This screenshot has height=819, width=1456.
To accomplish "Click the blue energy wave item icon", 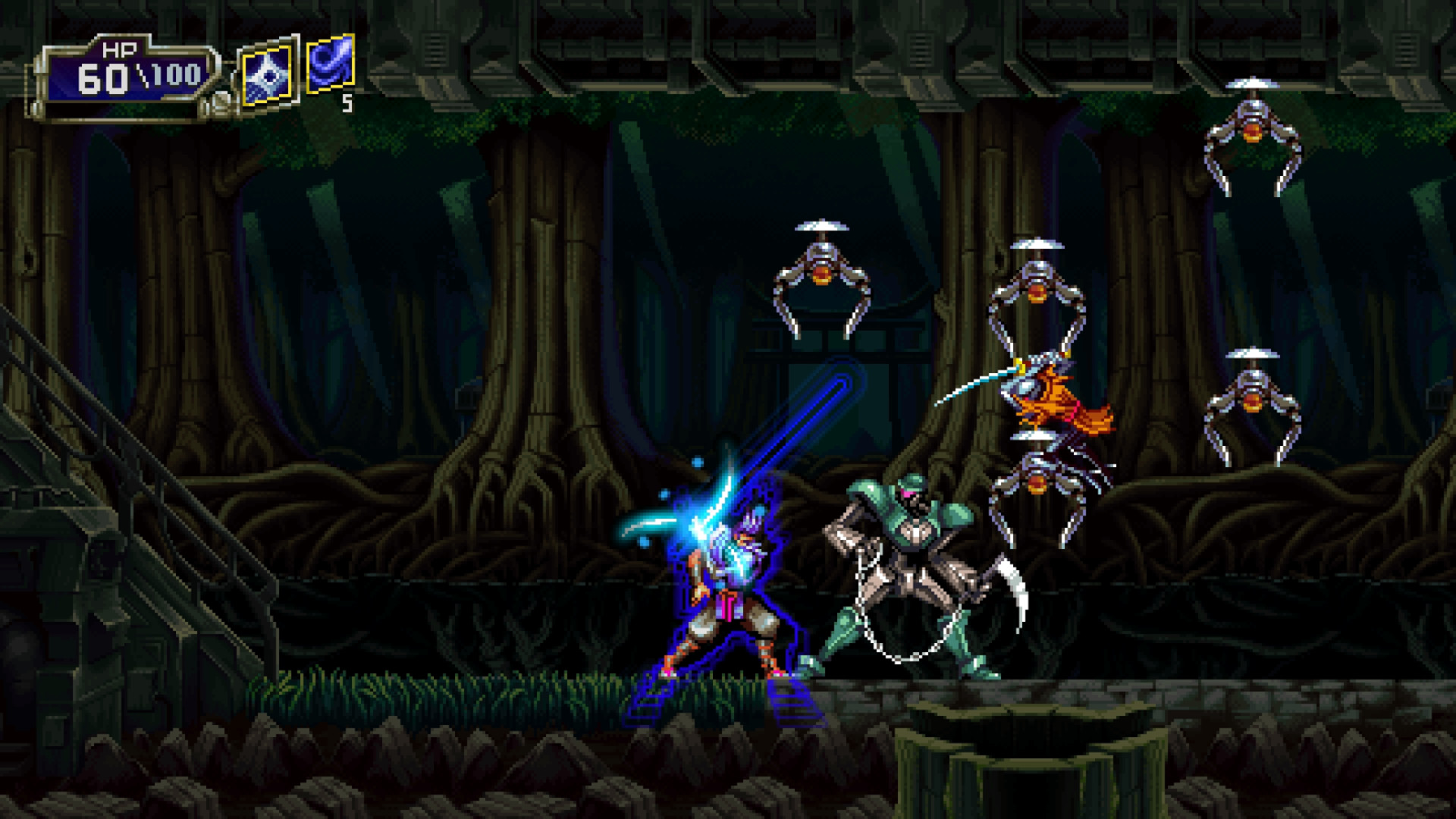I will 329,67.
